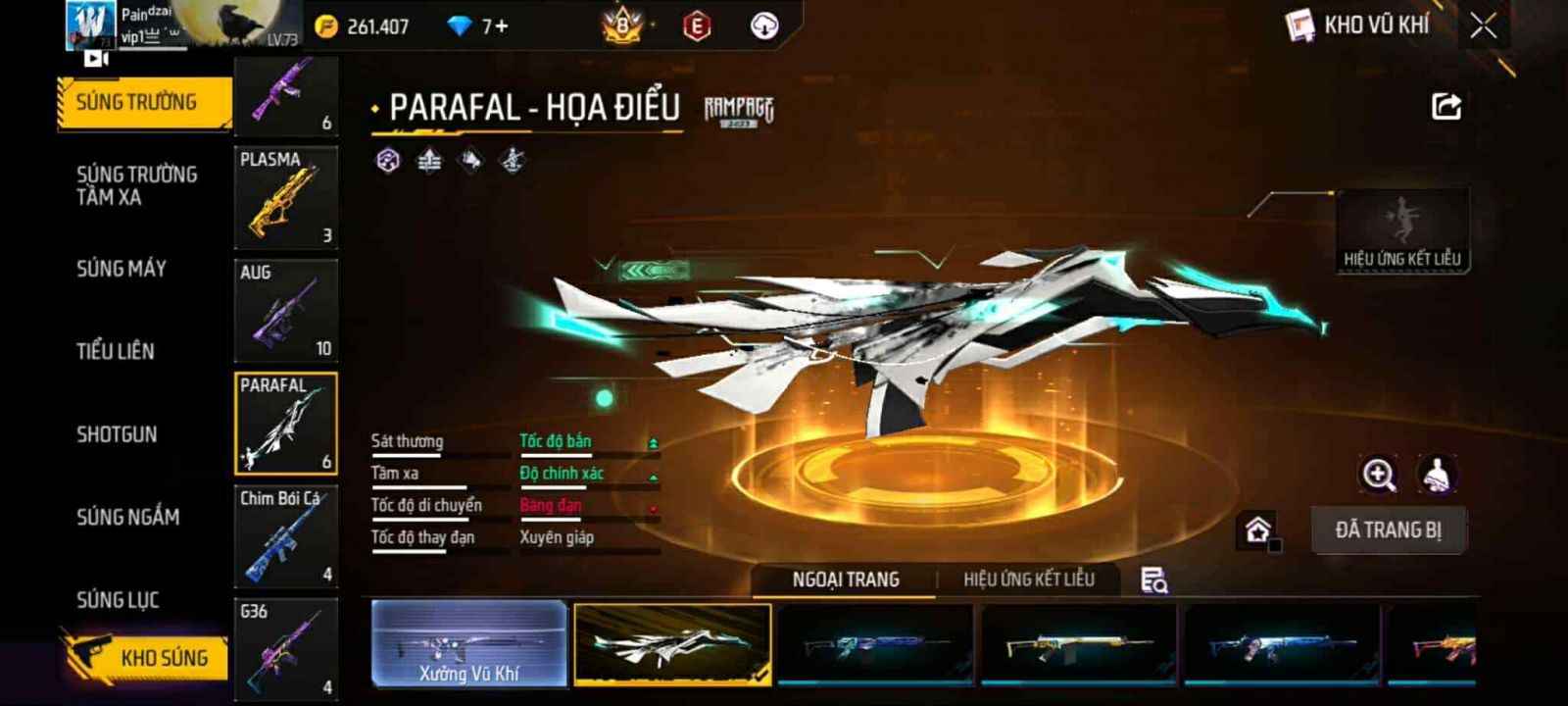Open the Hiệu Ứng Kết Liễu preview box

[1402, 231]
